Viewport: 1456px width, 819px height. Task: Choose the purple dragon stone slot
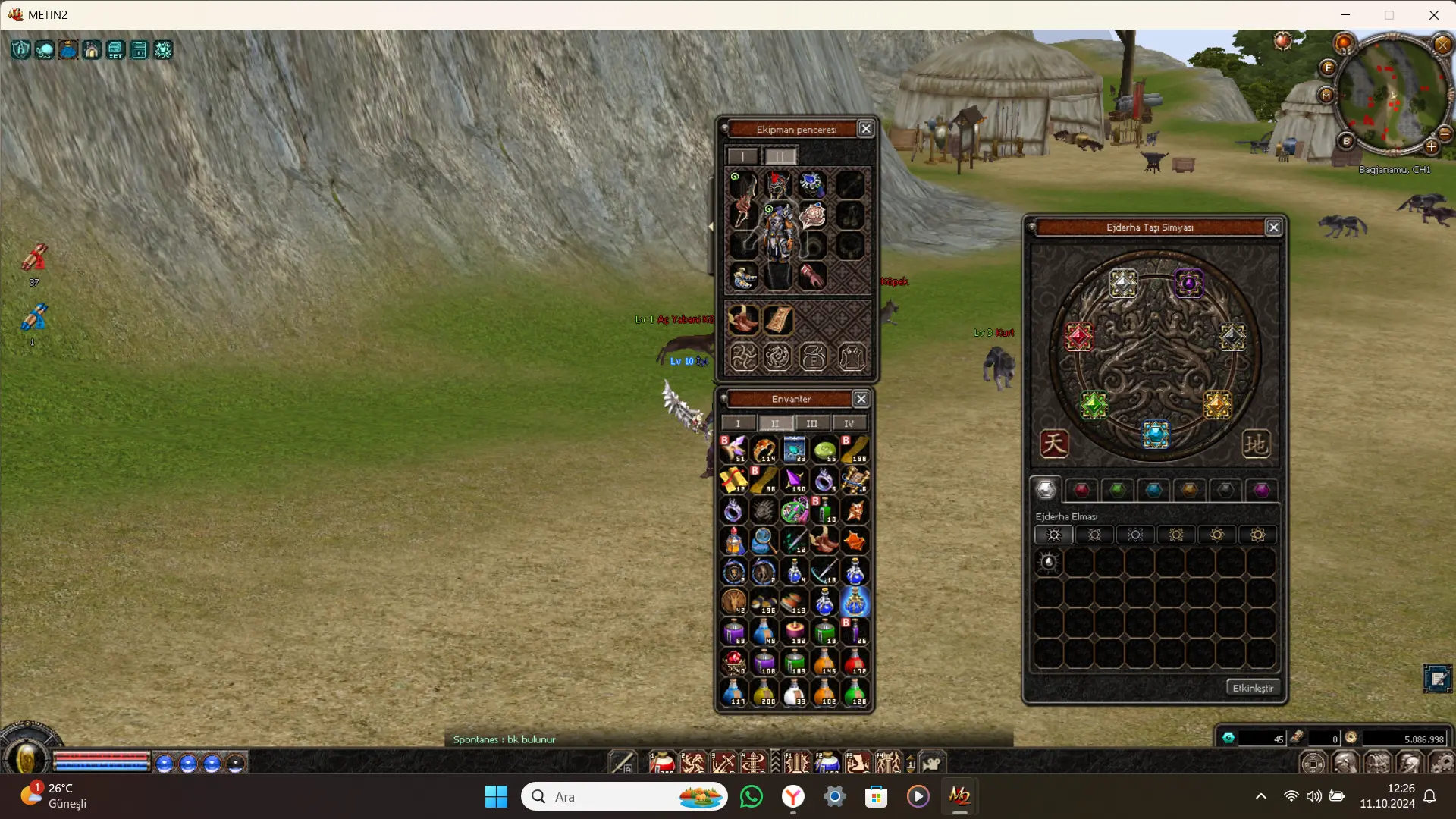pos(1188,284)
